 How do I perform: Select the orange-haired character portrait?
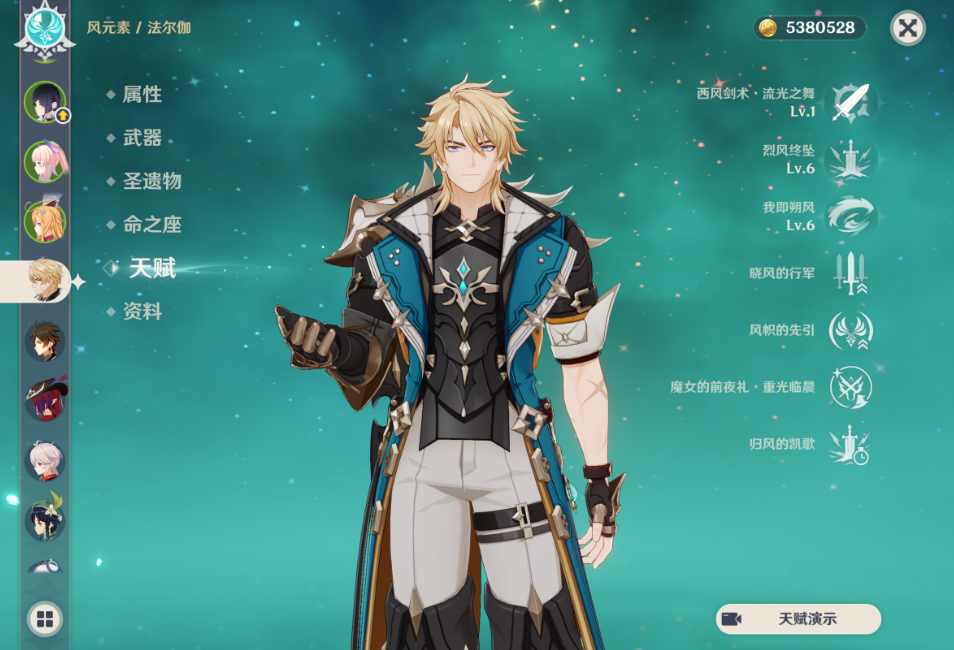[x=45, y=221]
